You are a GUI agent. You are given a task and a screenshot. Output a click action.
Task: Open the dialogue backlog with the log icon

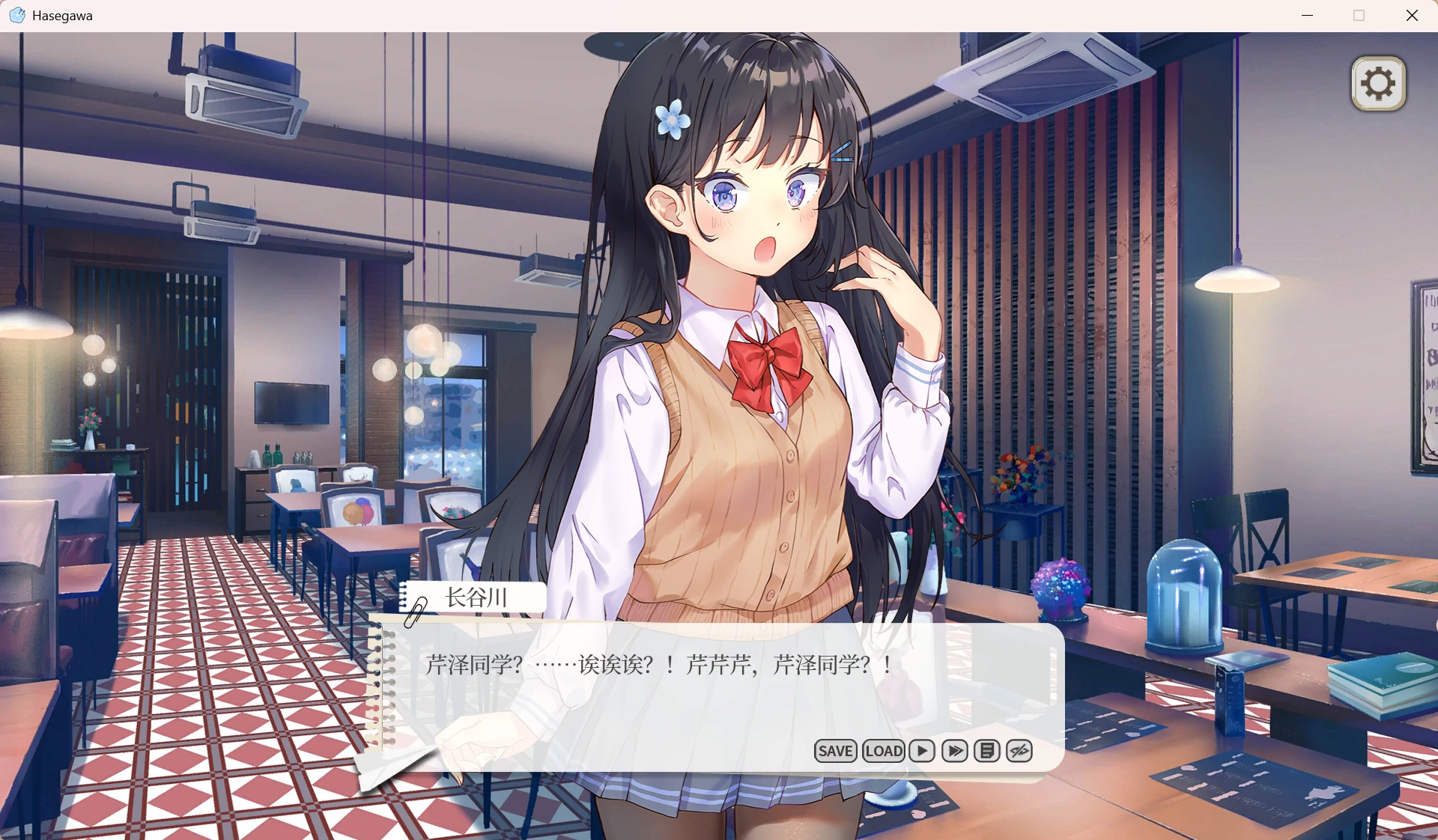(x=986, y=751)
